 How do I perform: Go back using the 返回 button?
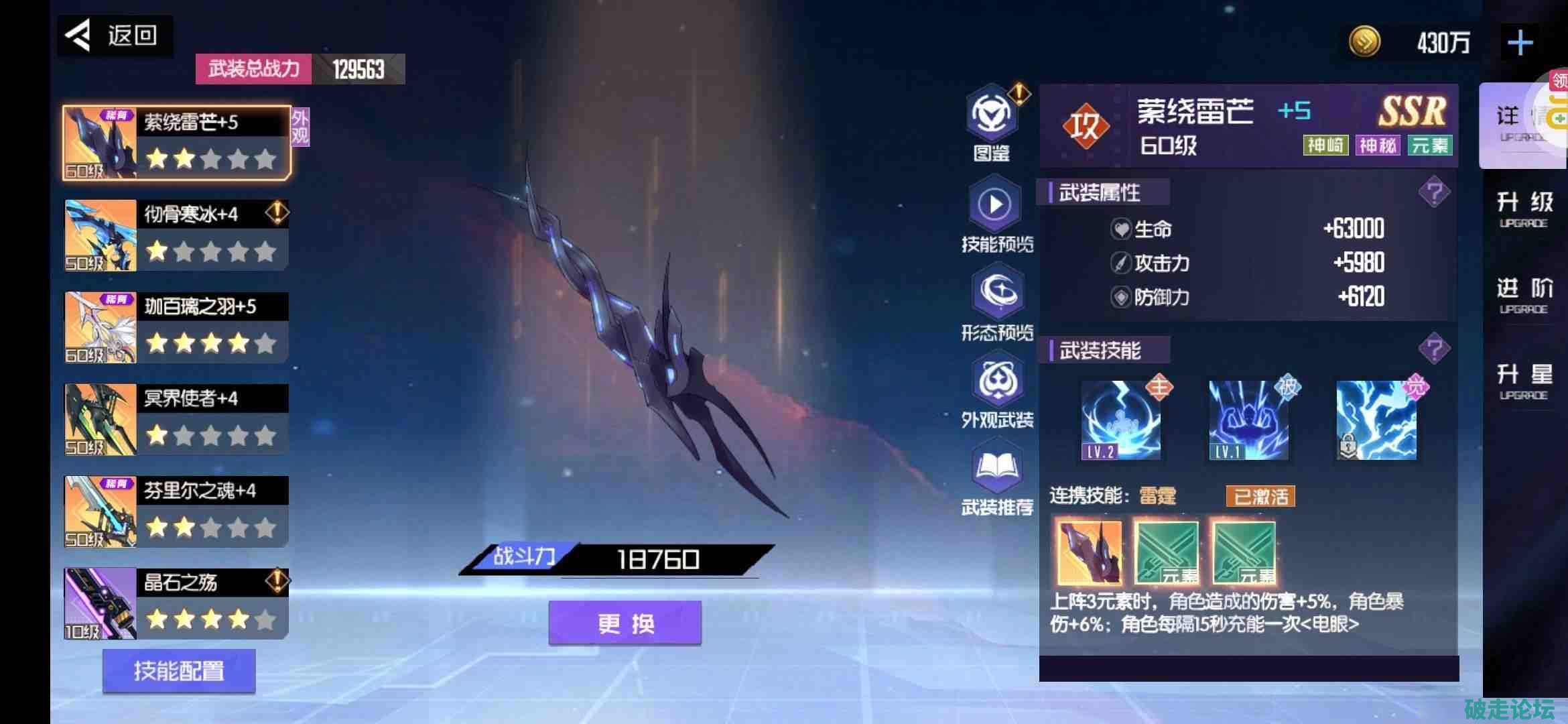pyautogui.click(x=115, y=36)
